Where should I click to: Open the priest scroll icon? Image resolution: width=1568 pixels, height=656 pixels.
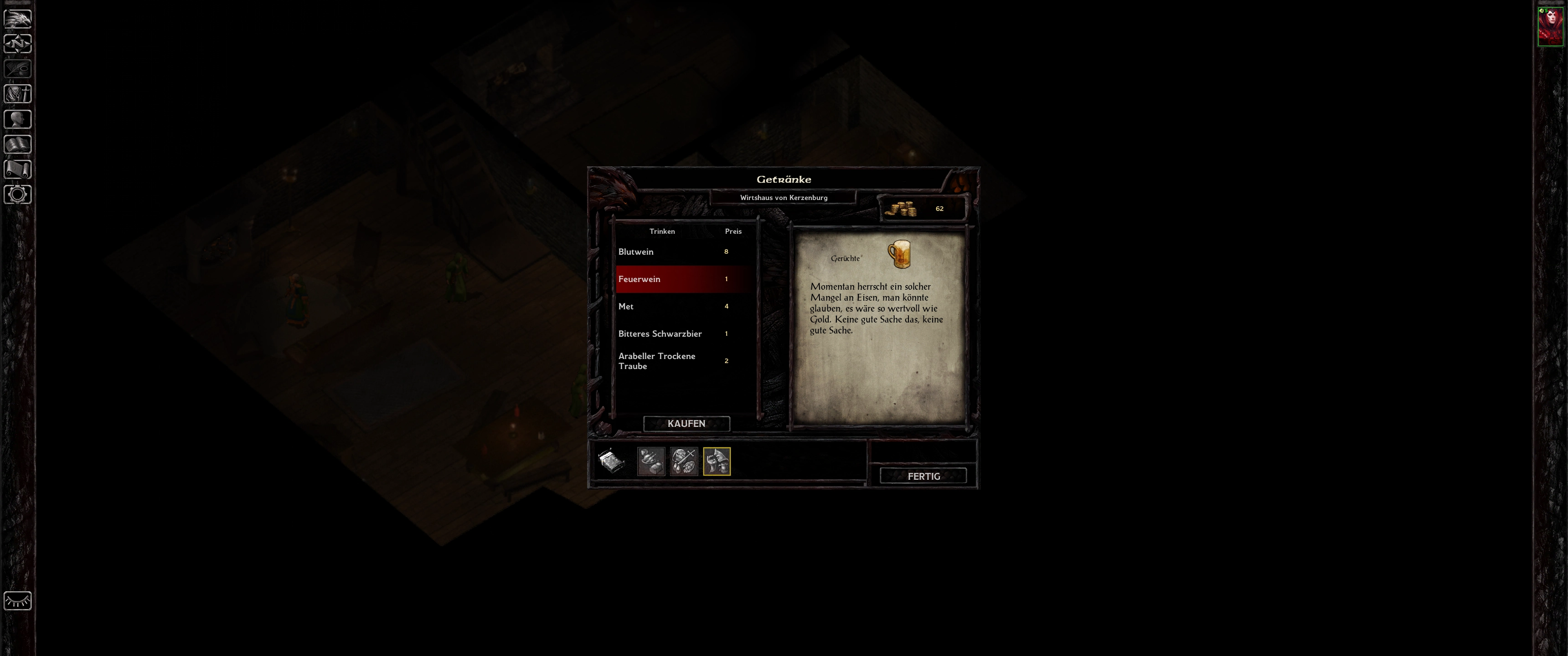click(x=18, y=169)
